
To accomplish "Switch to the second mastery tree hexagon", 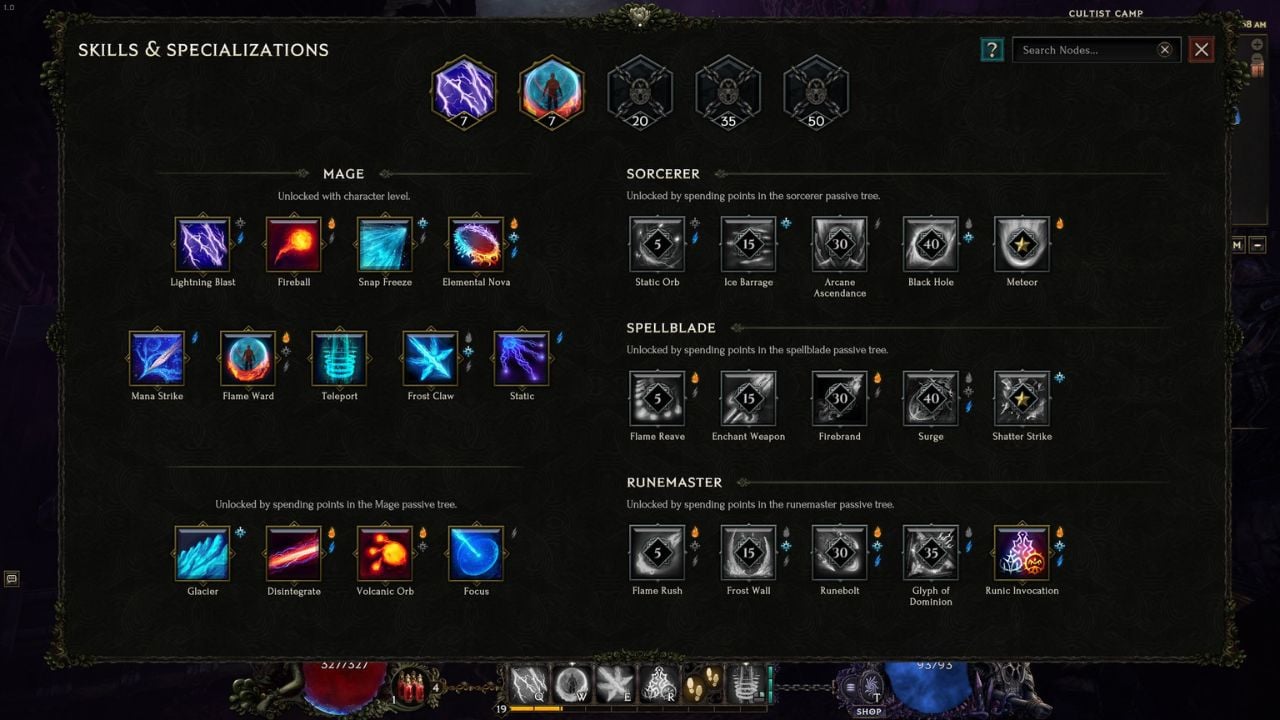I will coord(551,91).
